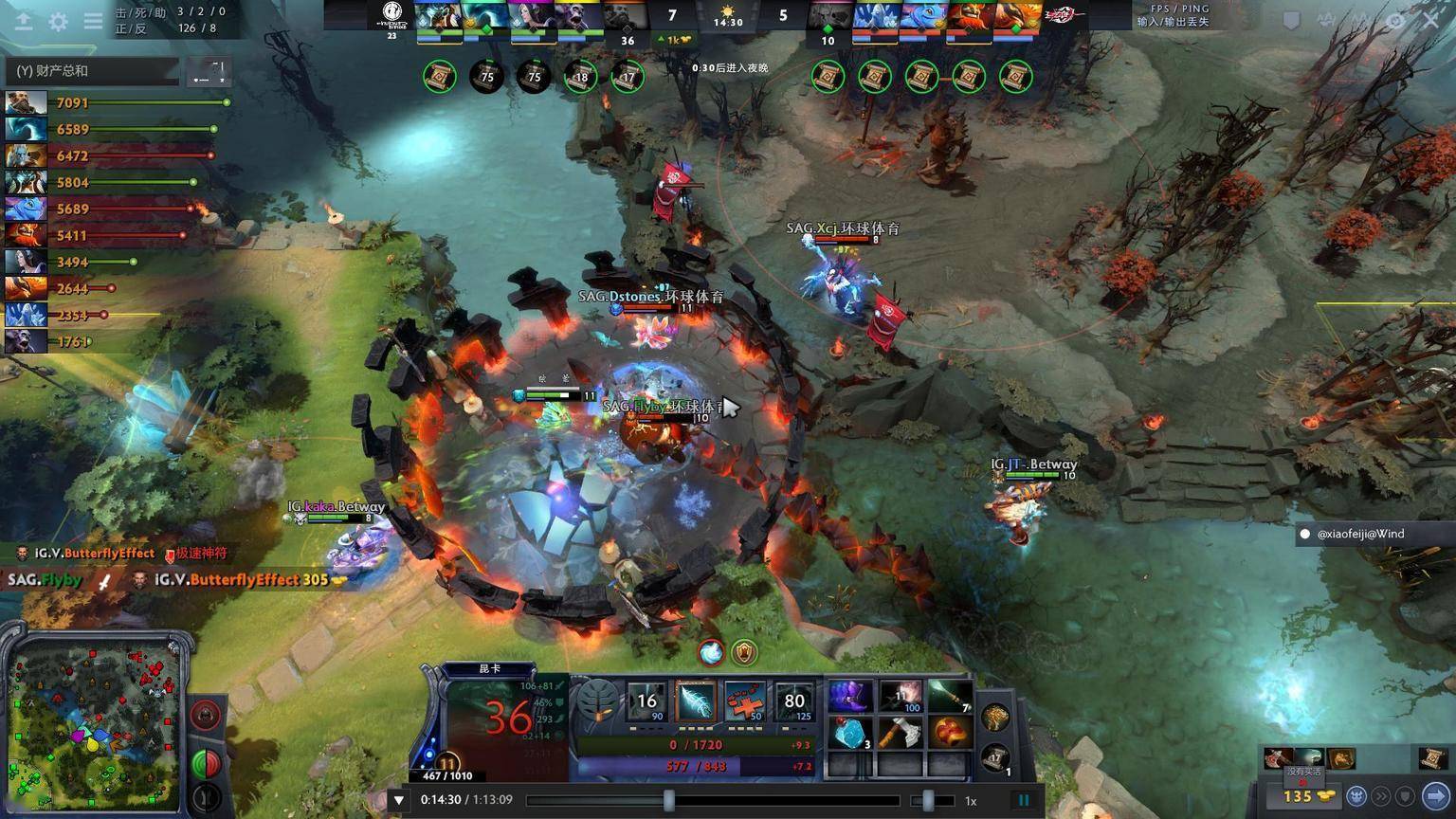Pause the replay playback
Screen dimensions: 1456x819
point(1025,799)
